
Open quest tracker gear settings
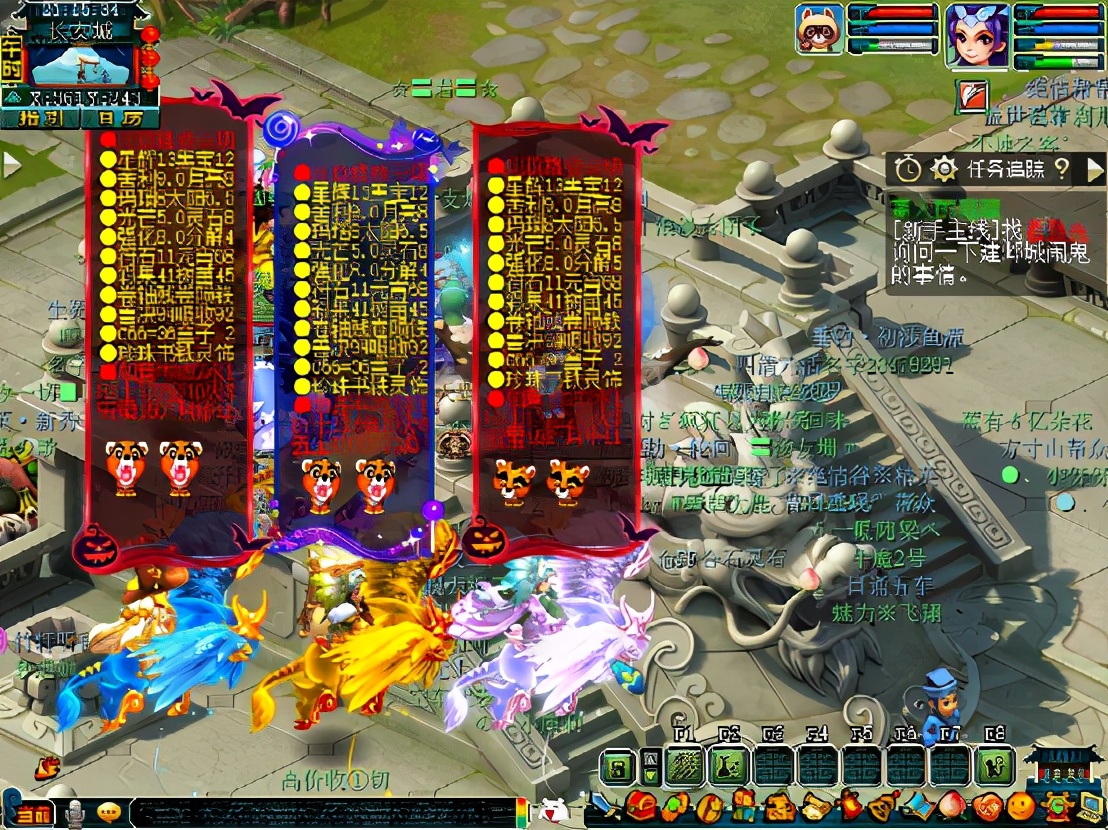(943, 169)
